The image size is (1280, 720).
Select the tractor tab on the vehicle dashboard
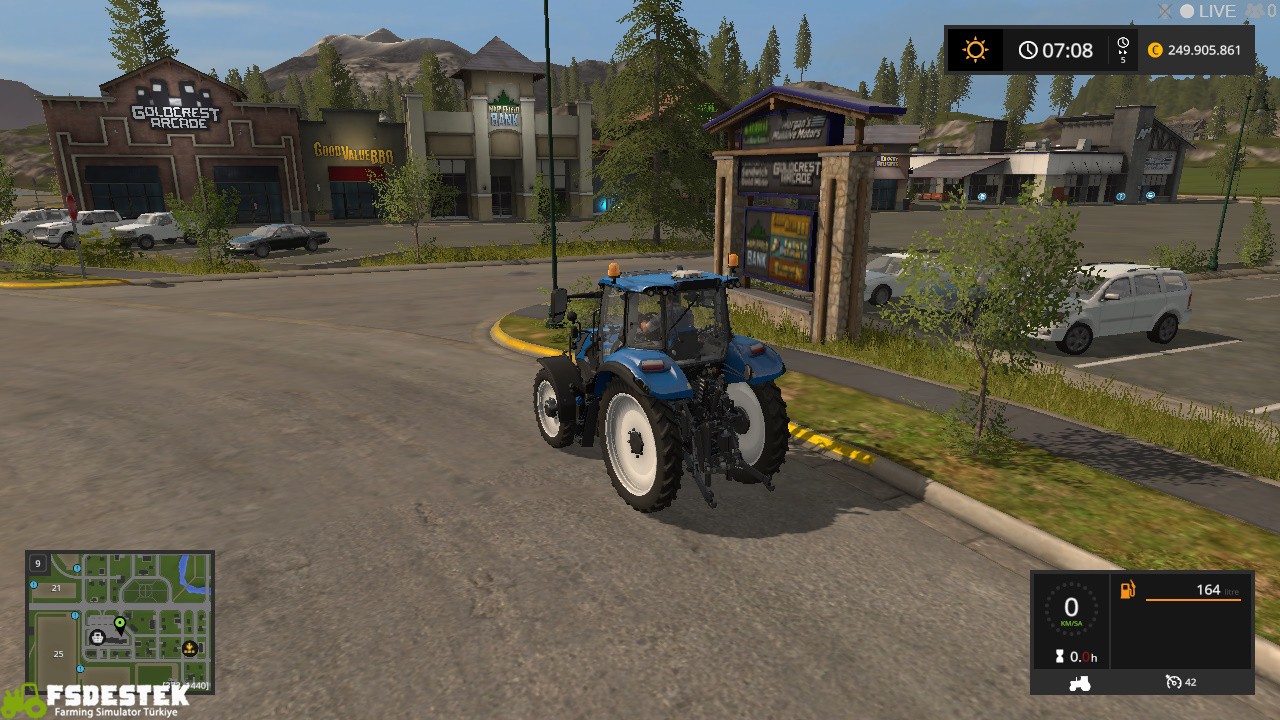coord(1080,683)
